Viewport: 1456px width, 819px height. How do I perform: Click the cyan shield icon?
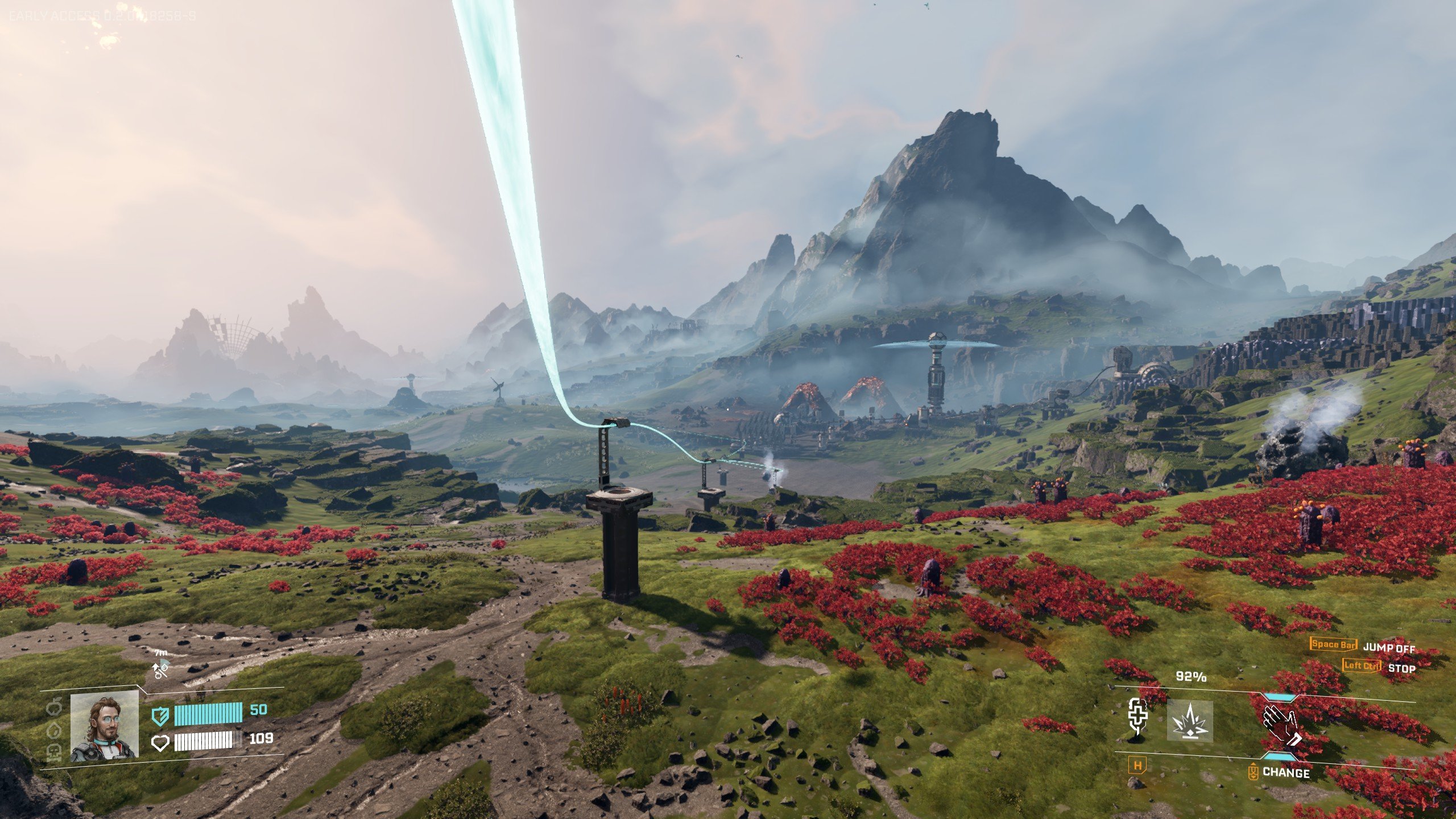(160, 715)
